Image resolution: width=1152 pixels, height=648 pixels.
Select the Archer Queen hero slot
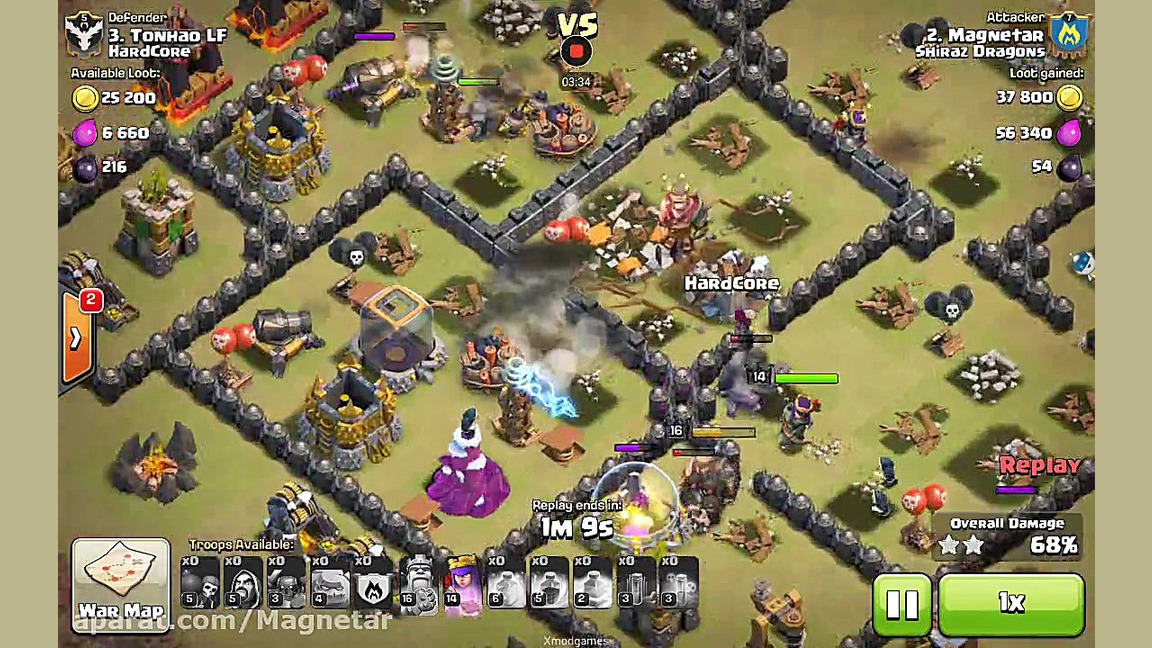coord(463,583)
